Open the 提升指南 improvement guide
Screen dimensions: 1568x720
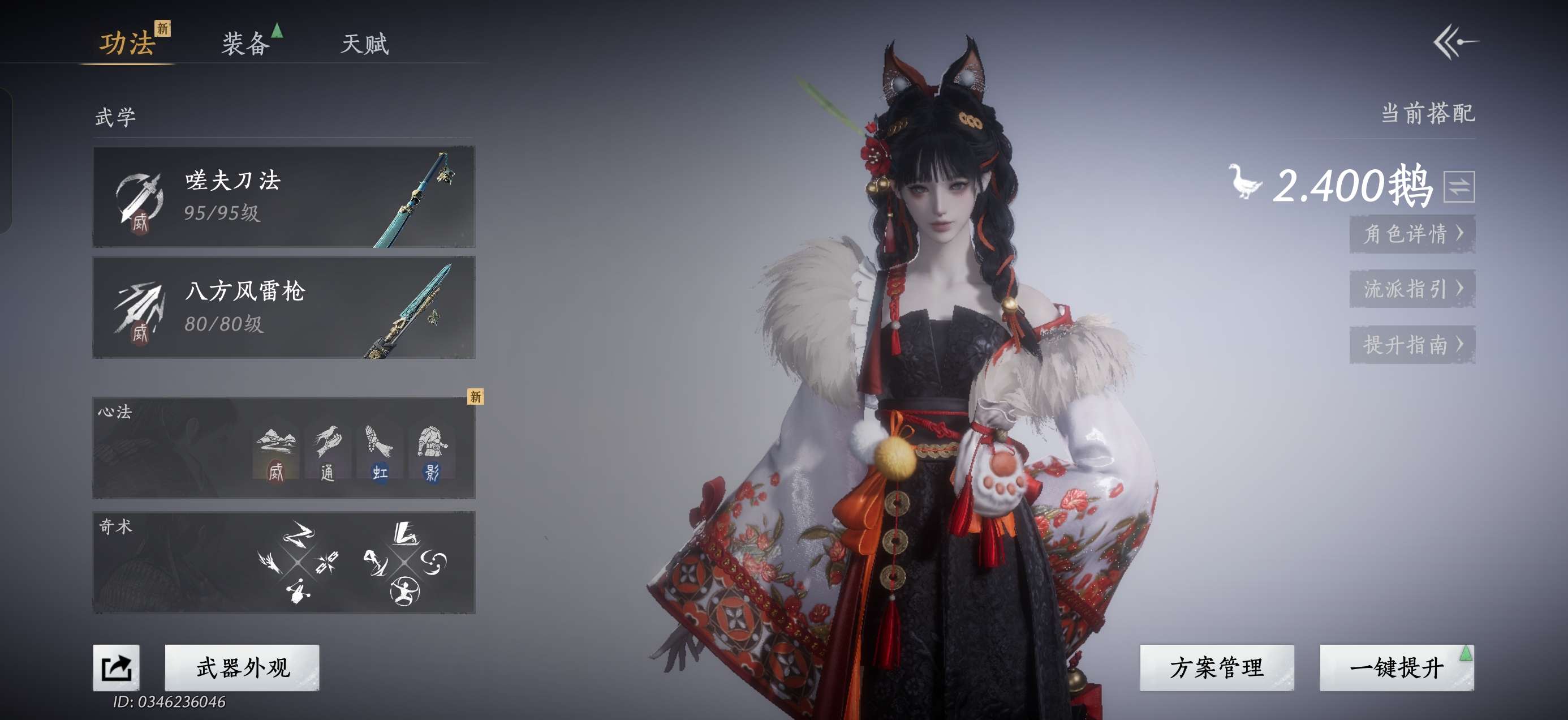pyautogui.click(x=1412, y=345)
